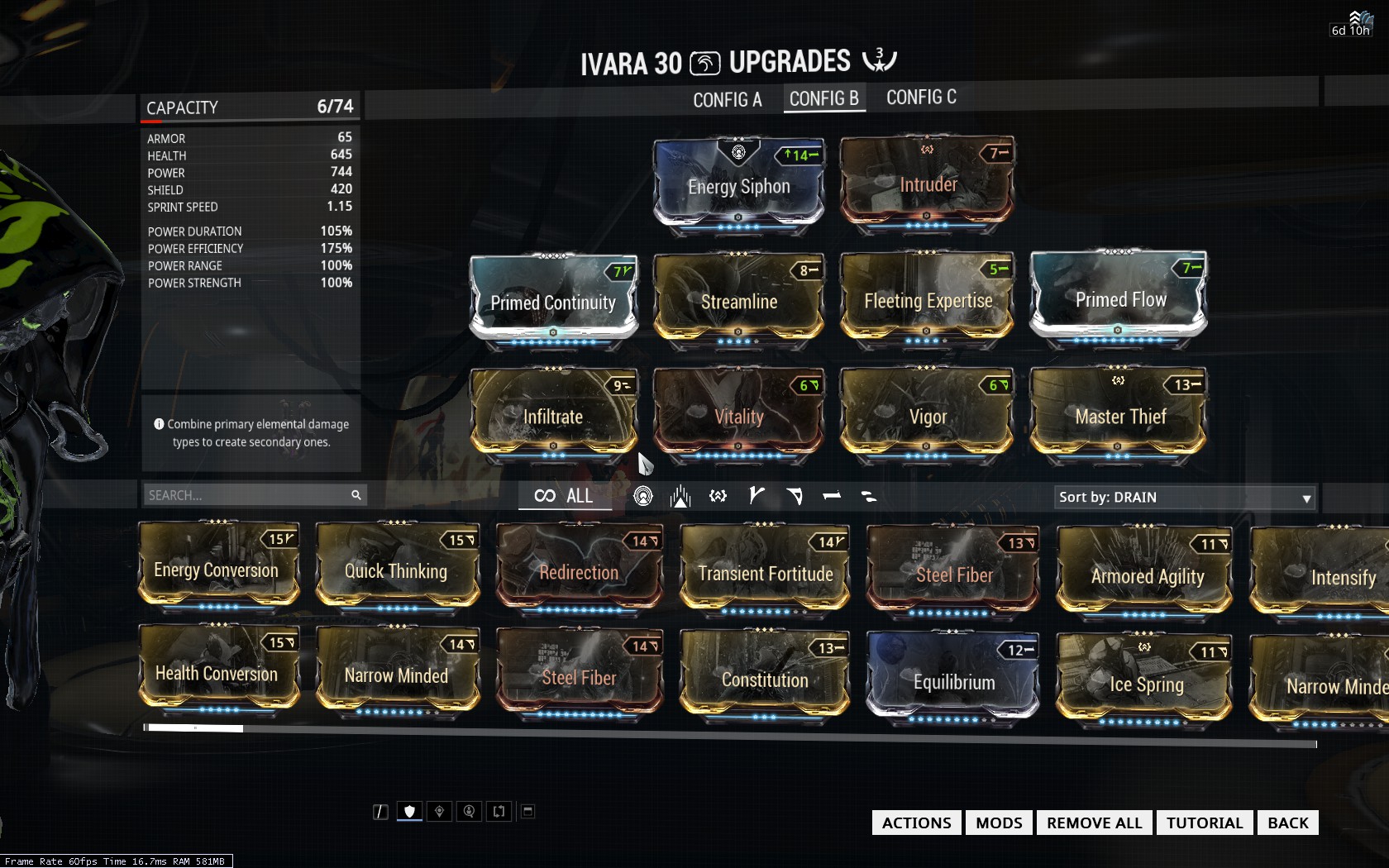Select the equipped Master Thief mod
Image resolution: width=1389 pixels, height=868 pixels.
click(1119, 415)
